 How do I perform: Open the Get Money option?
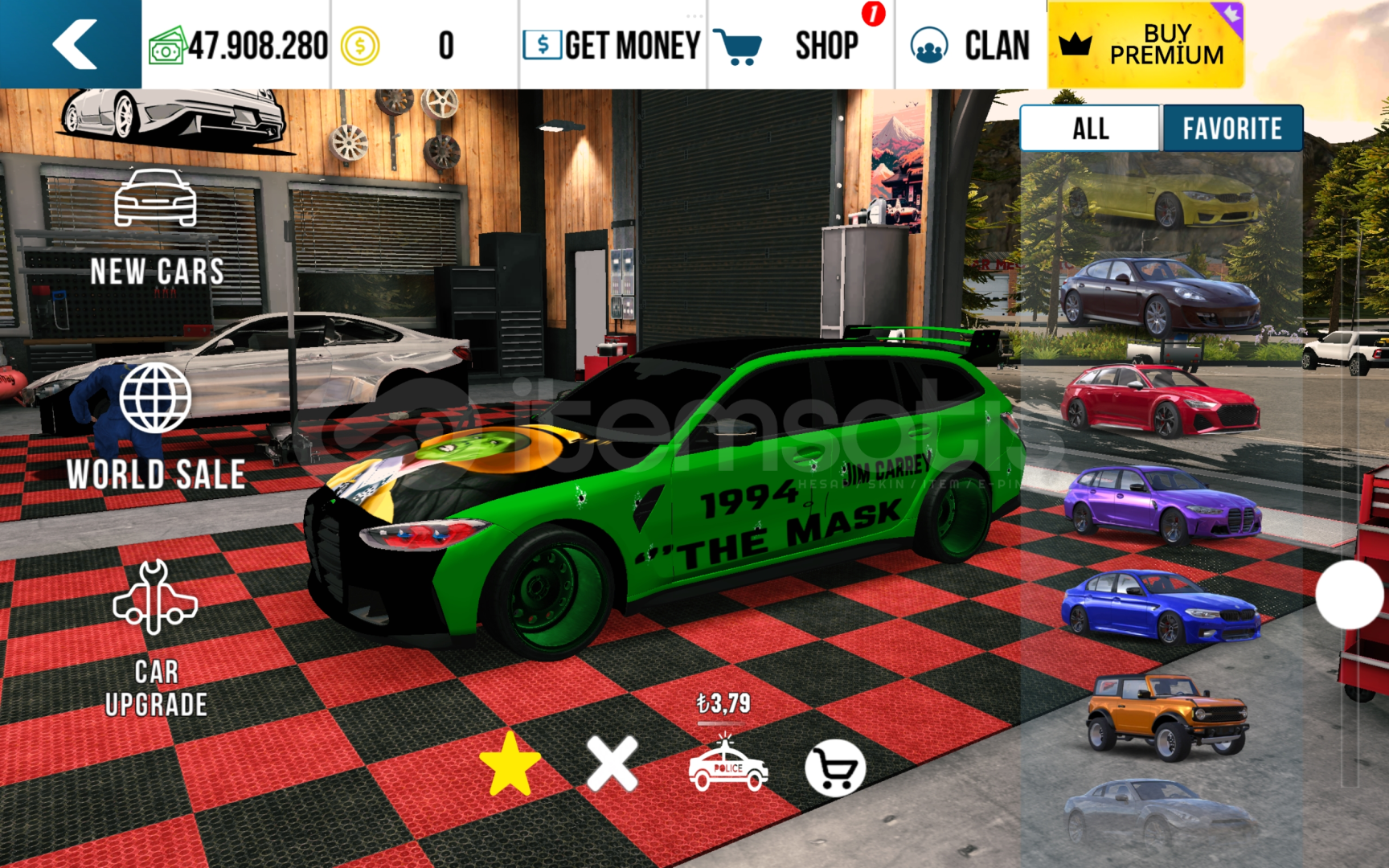pyautogui.click(x=613, y=45)
